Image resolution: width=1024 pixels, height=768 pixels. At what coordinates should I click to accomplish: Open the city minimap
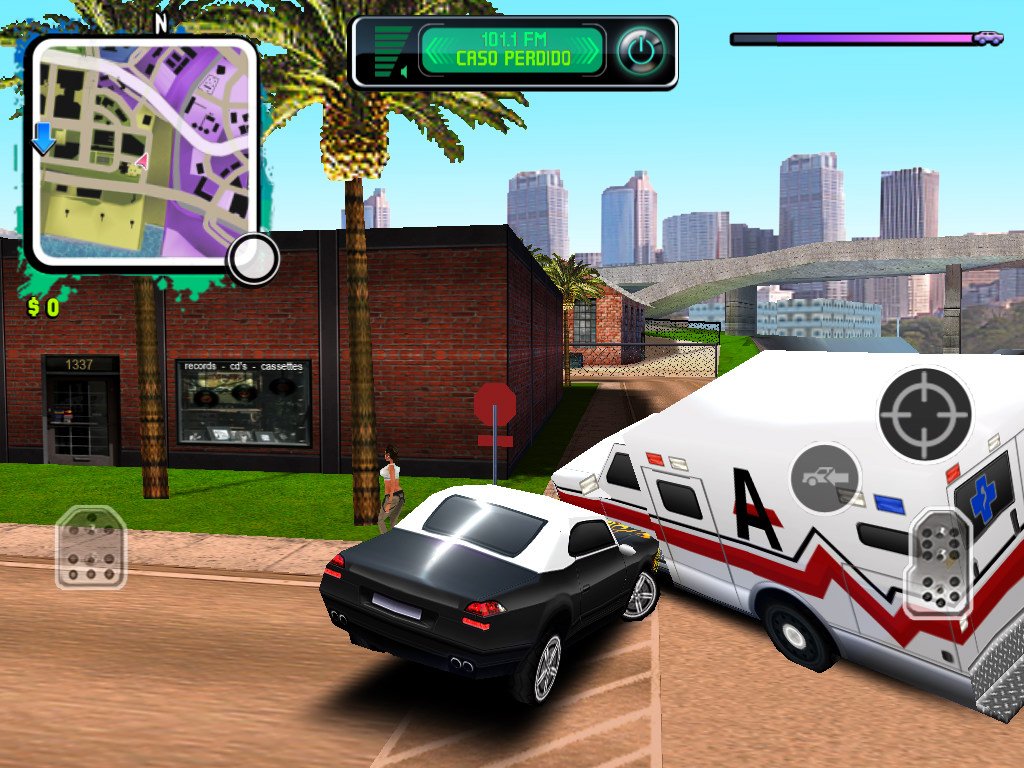pos(140,150)
